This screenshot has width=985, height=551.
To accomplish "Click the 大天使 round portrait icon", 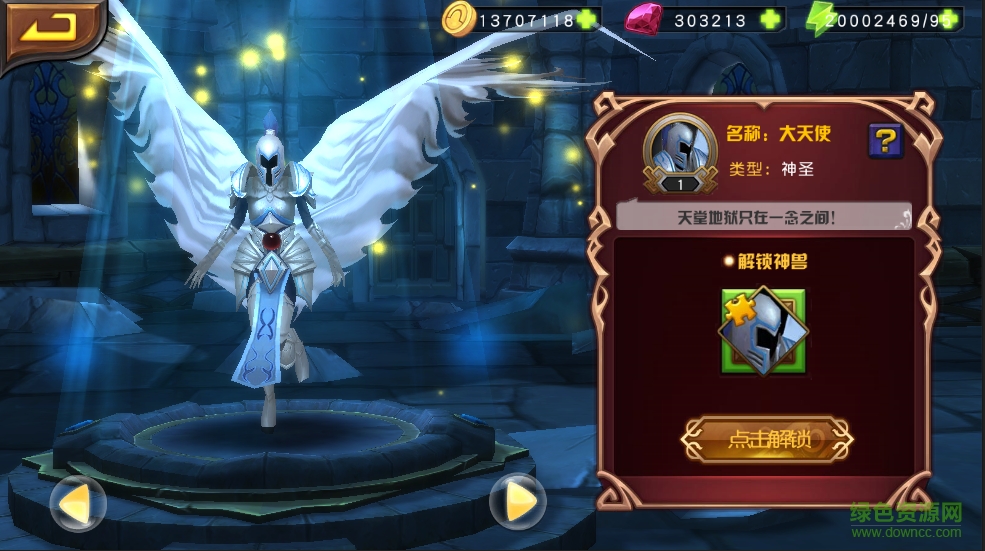I will [679, 150].
